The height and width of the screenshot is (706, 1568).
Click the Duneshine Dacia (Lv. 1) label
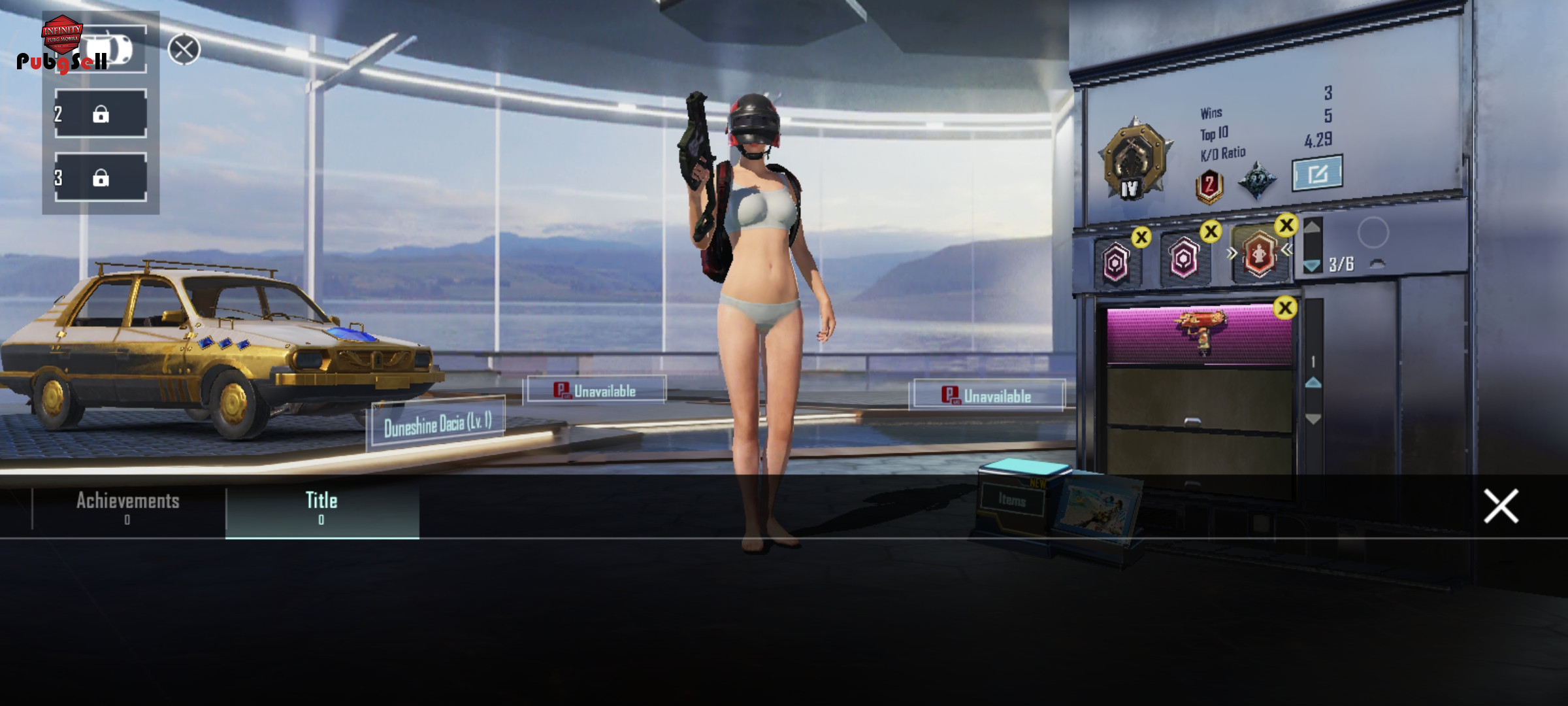click(x=436, y=425)
